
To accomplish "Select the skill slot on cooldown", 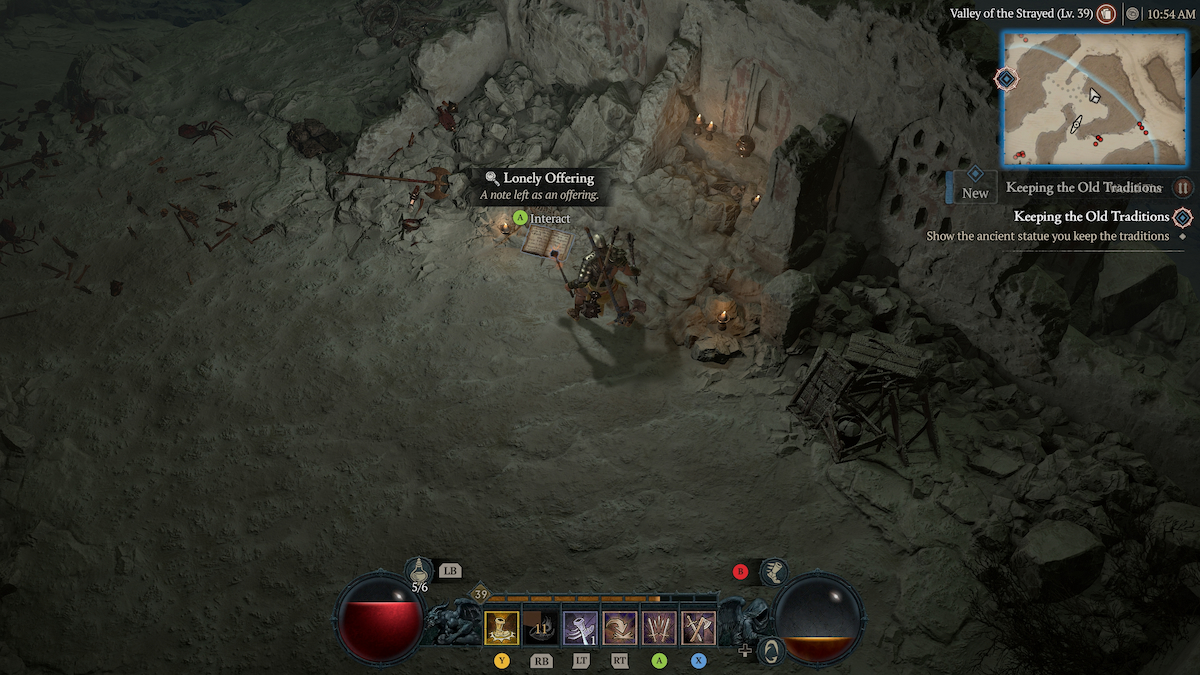I will click(541, 628).
